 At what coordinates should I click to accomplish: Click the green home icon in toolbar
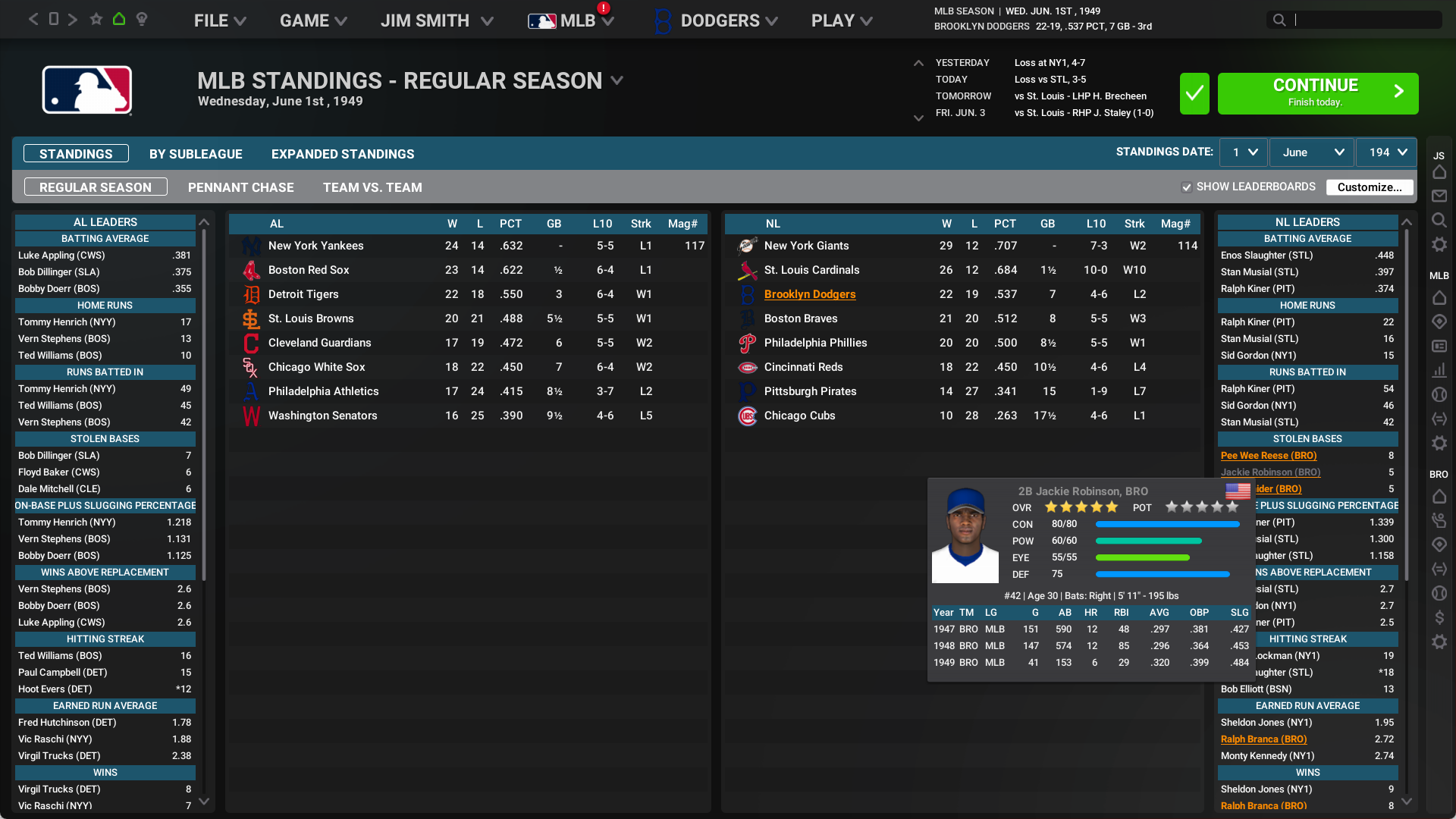119,19
